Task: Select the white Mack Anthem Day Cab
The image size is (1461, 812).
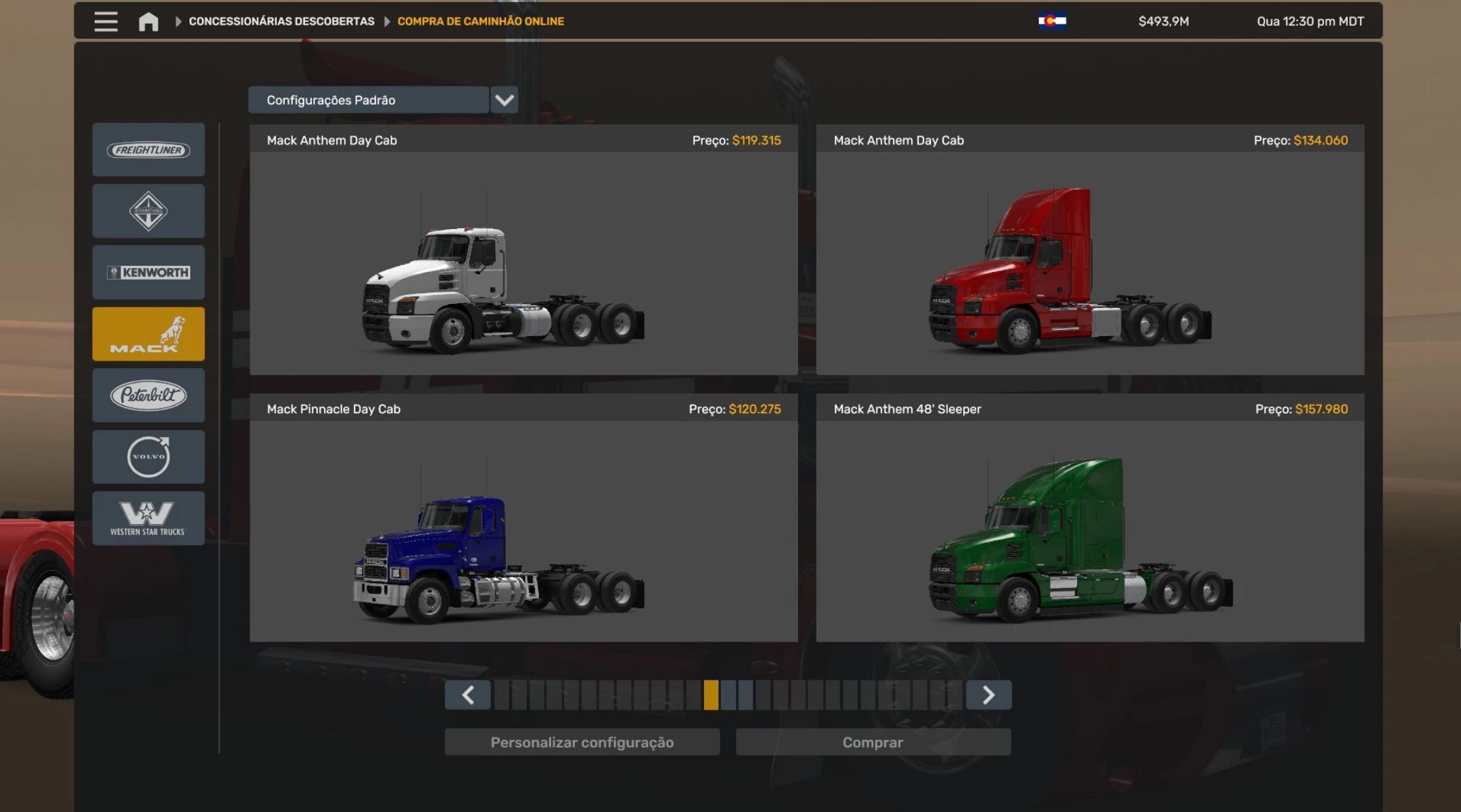Action: [x=523, y=262]
